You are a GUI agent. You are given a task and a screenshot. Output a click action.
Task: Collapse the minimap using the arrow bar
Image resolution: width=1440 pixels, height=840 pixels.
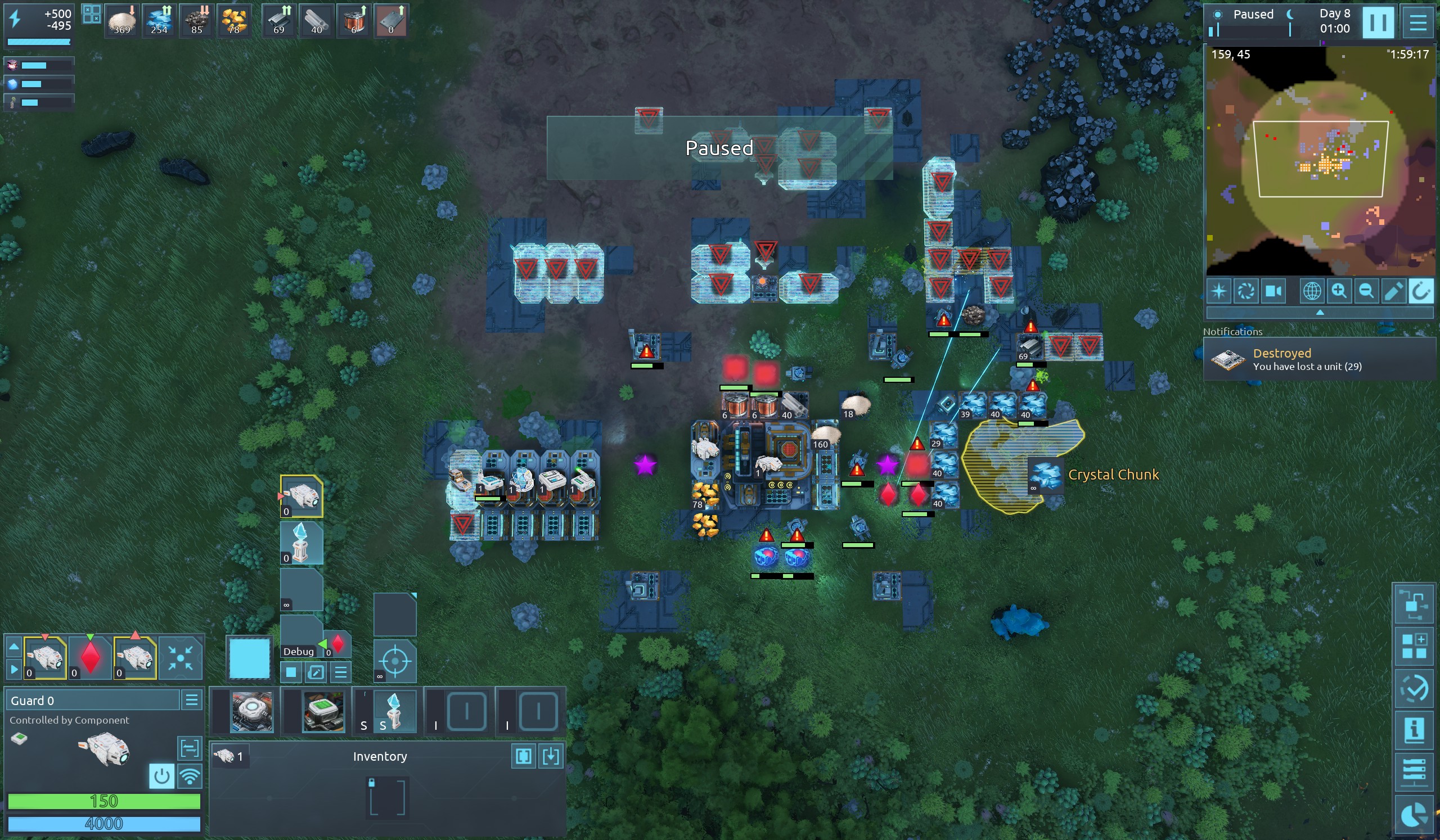point(1320,313)
